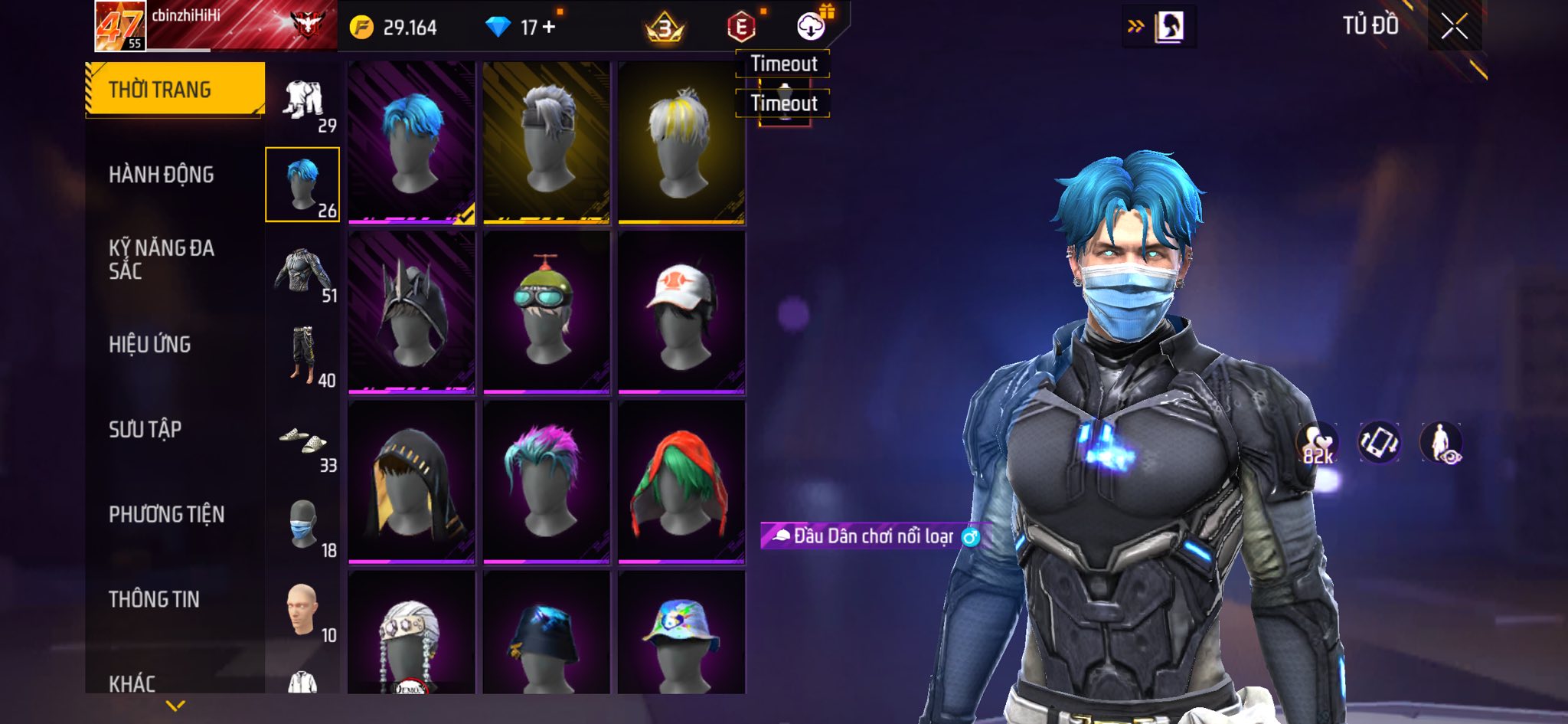Open the shoes subcategory with sandals icon

click(x=304, y=442)
